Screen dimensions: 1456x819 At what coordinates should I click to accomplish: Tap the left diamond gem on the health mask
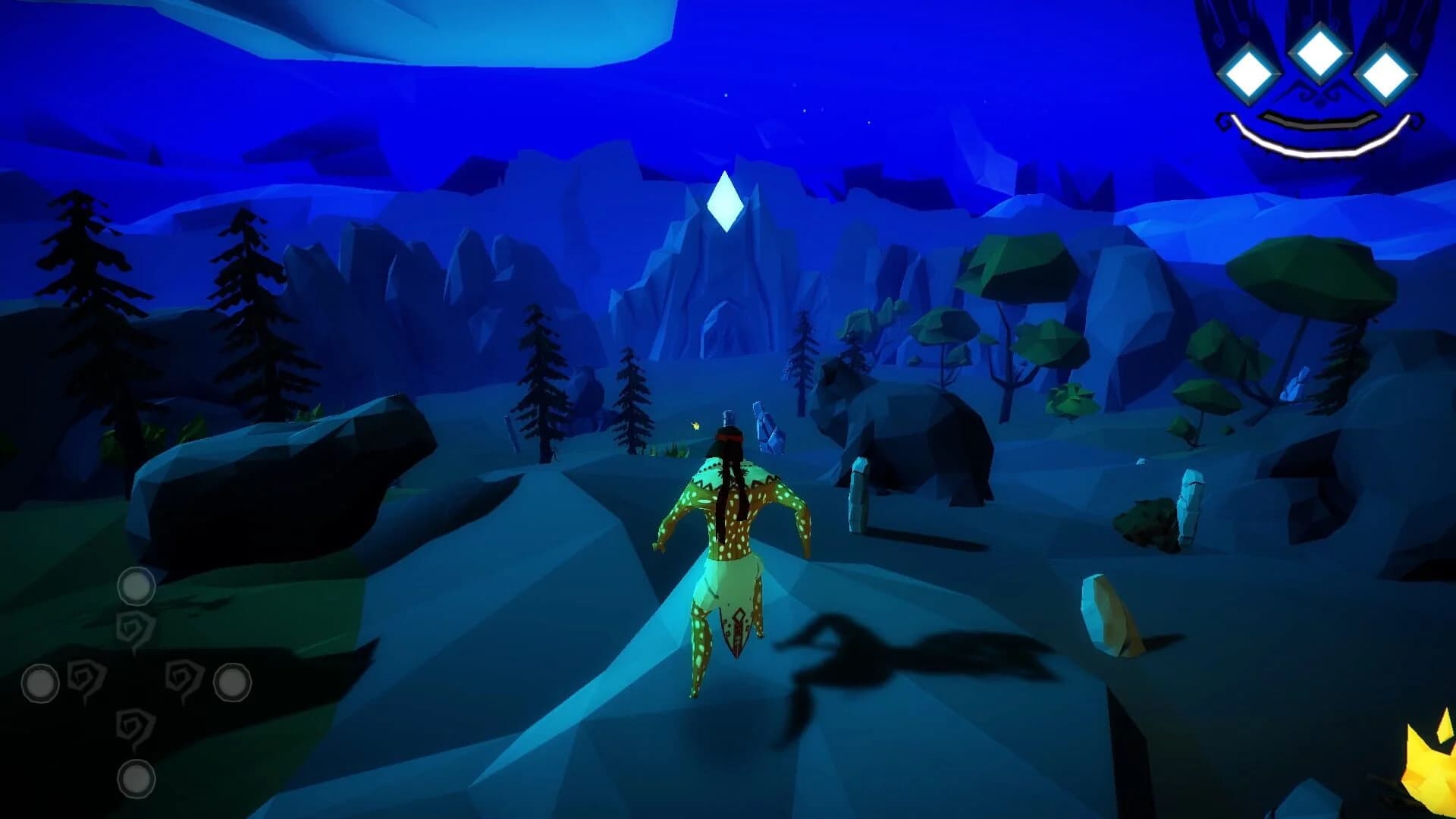[1248, 74]
